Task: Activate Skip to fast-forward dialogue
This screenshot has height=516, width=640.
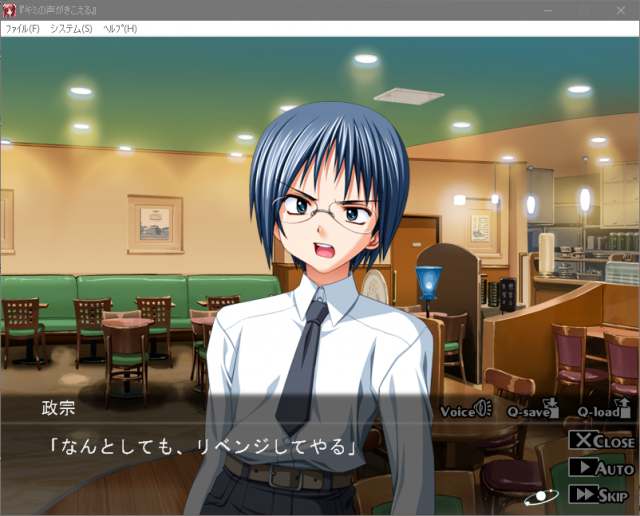Action: [602, 494]
